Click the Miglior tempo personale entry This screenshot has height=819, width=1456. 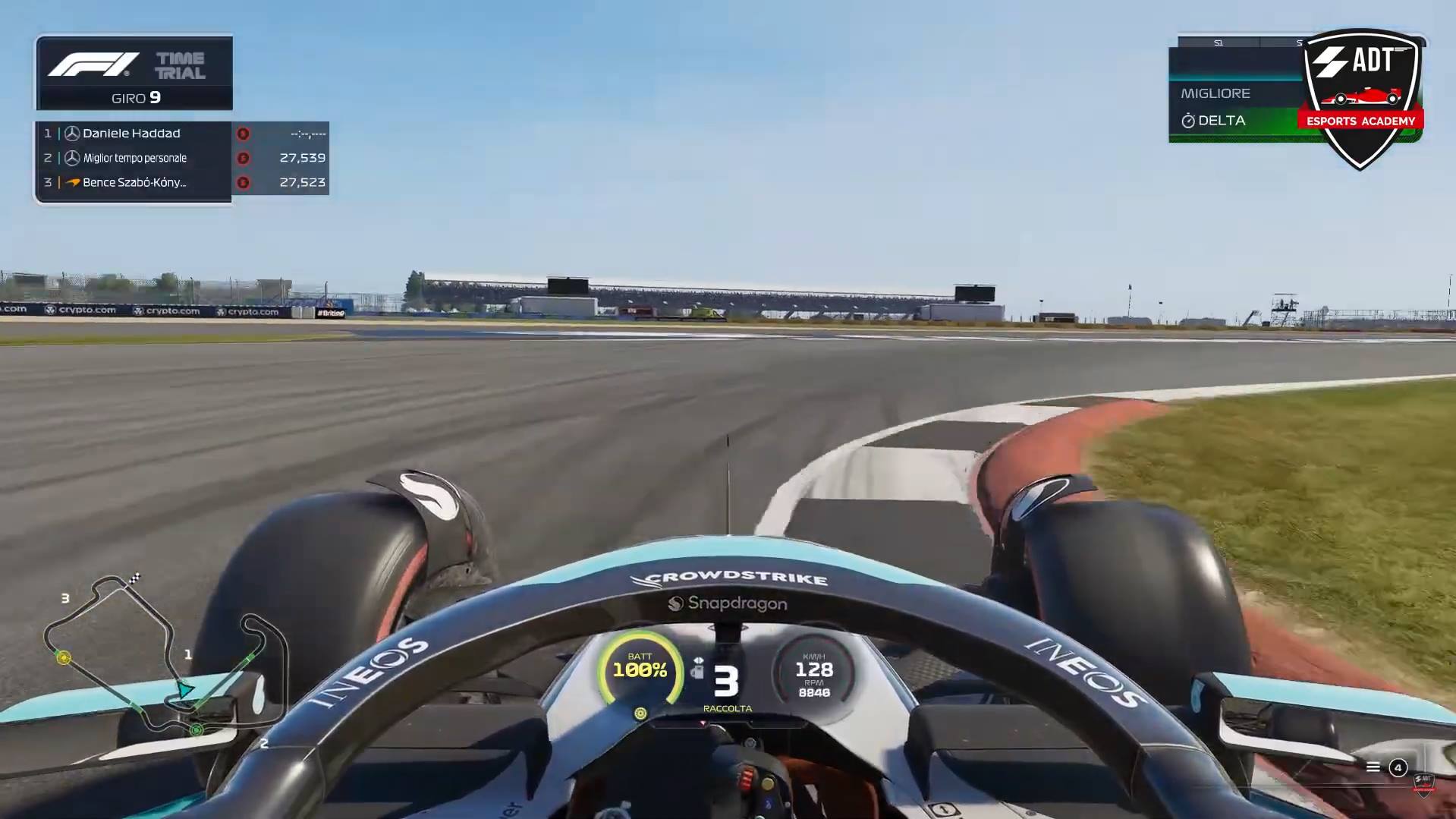134,157
